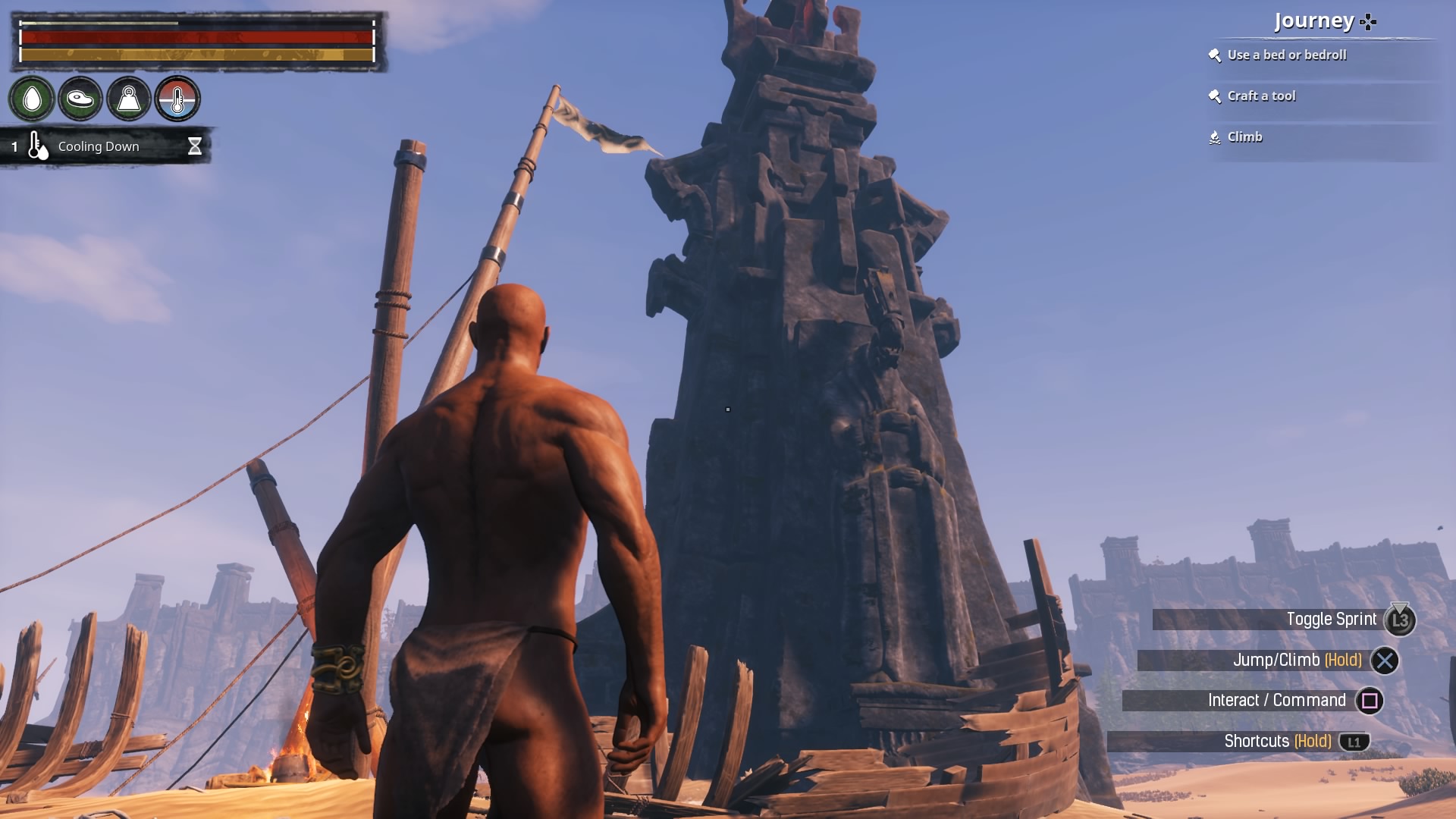Select the Cooling Down status effect
The width and height of the screenshot is (1456, 819).
99,146
